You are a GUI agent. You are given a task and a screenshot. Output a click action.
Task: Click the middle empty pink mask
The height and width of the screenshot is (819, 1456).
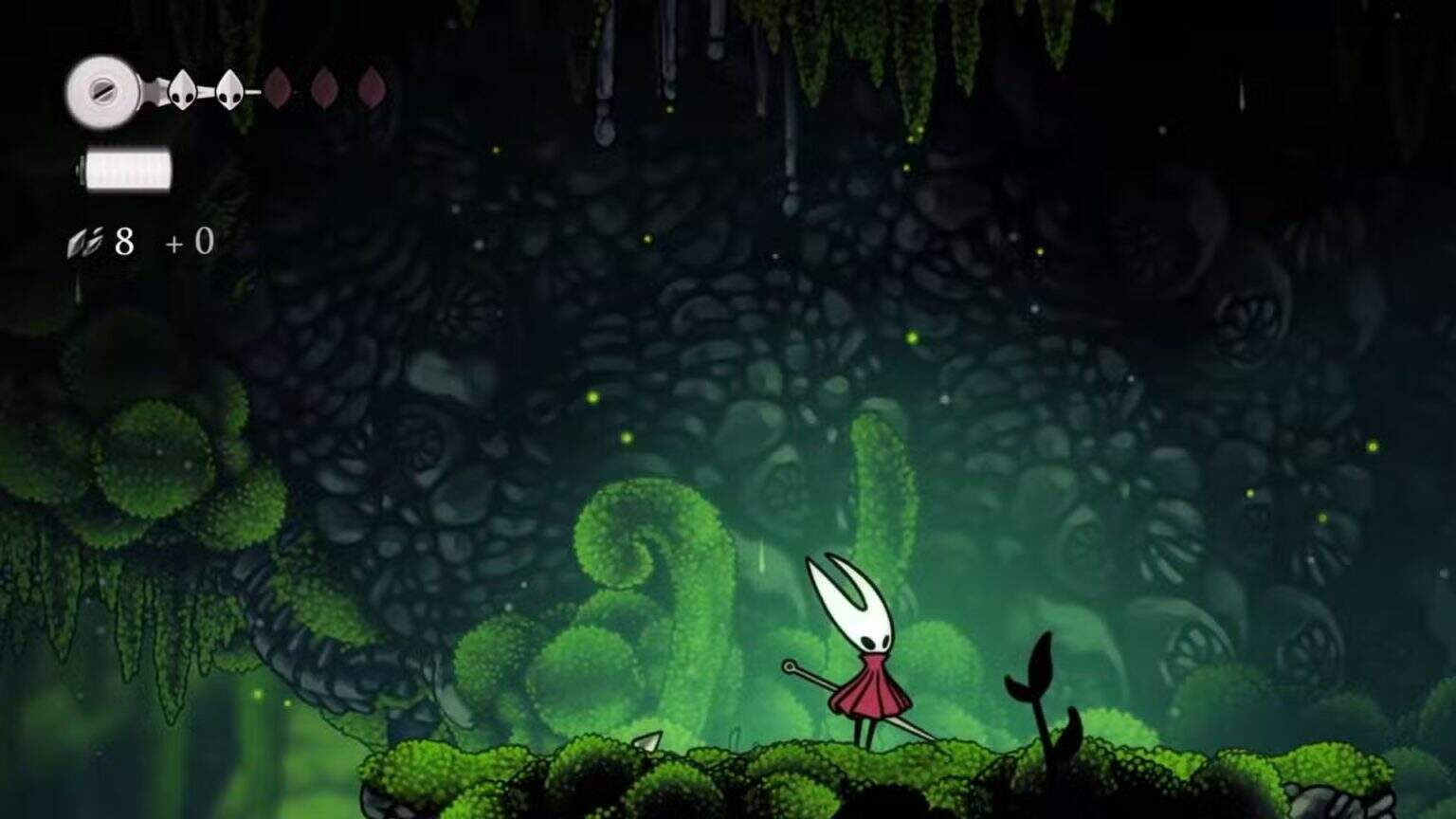pos(323,88)
